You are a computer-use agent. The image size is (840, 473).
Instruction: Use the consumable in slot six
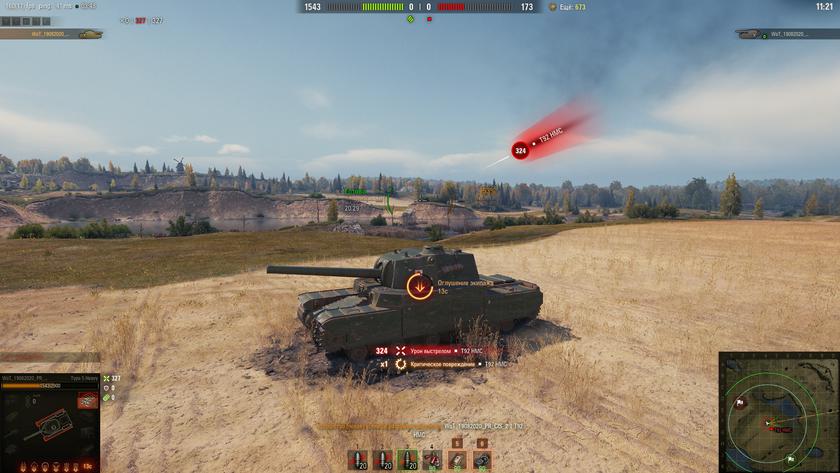click(482, 459)
